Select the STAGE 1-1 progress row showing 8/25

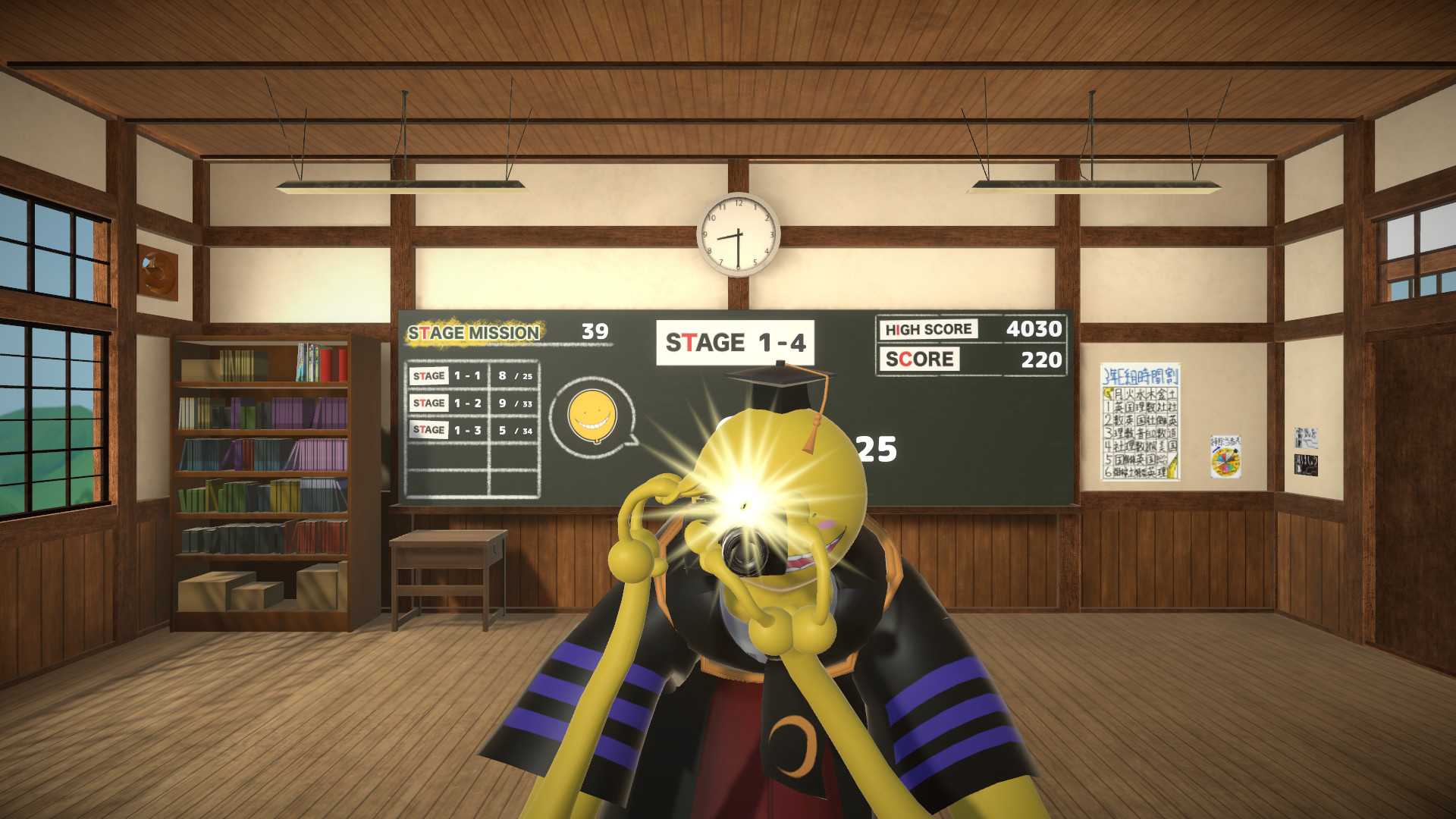pyautogui.click(x=470, y=374)
